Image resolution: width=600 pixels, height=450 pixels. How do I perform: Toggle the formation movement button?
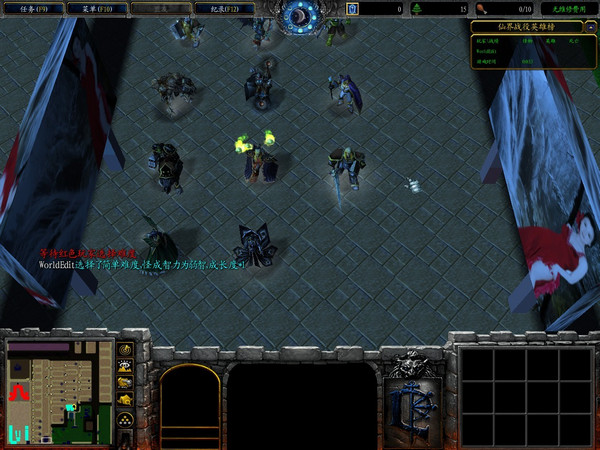(127, 420)
